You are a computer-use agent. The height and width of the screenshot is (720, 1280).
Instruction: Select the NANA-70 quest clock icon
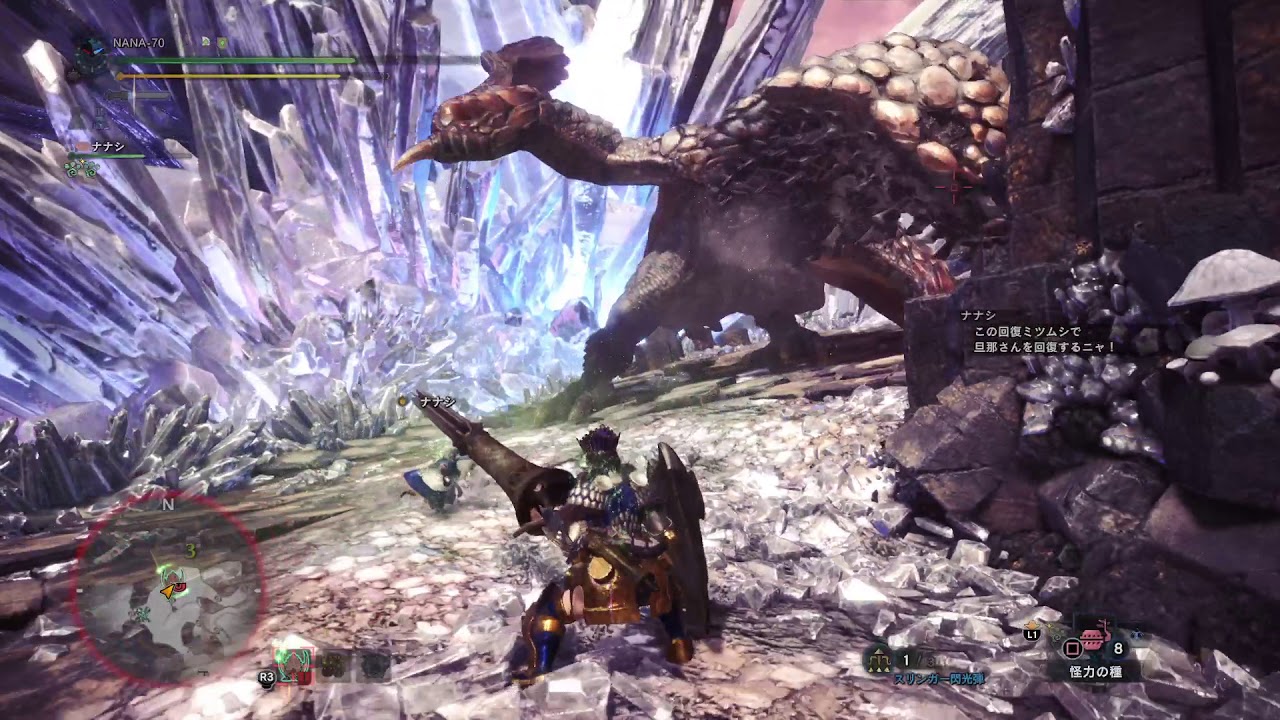point(91,53)
